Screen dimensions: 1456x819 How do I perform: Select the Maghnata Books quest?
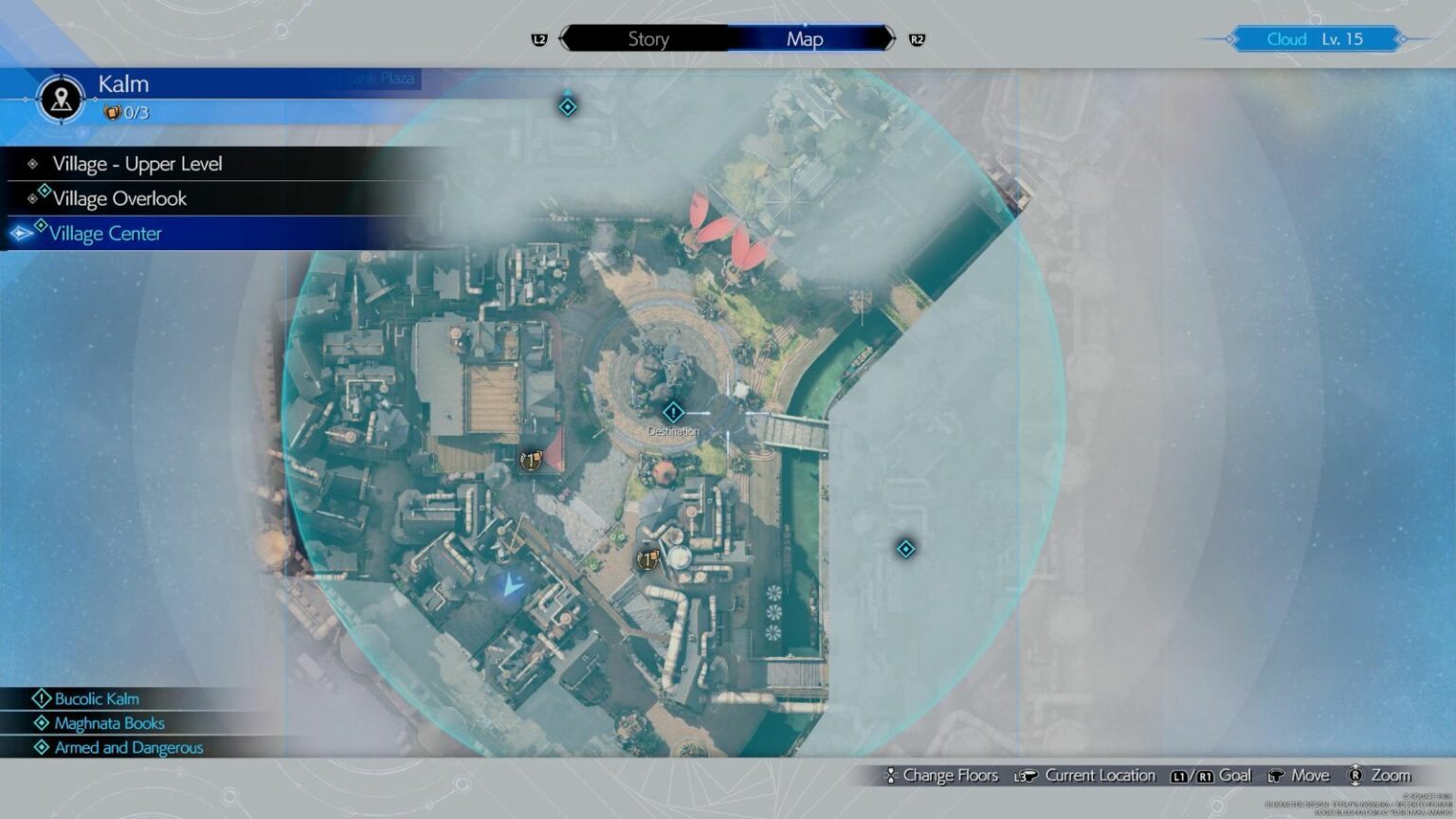click(109, 723)
